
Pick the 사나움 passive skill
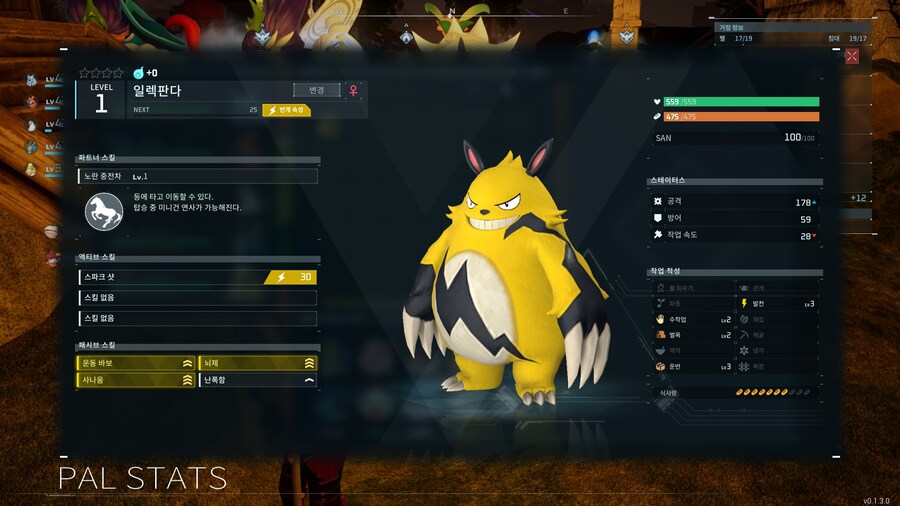(136, 380)
